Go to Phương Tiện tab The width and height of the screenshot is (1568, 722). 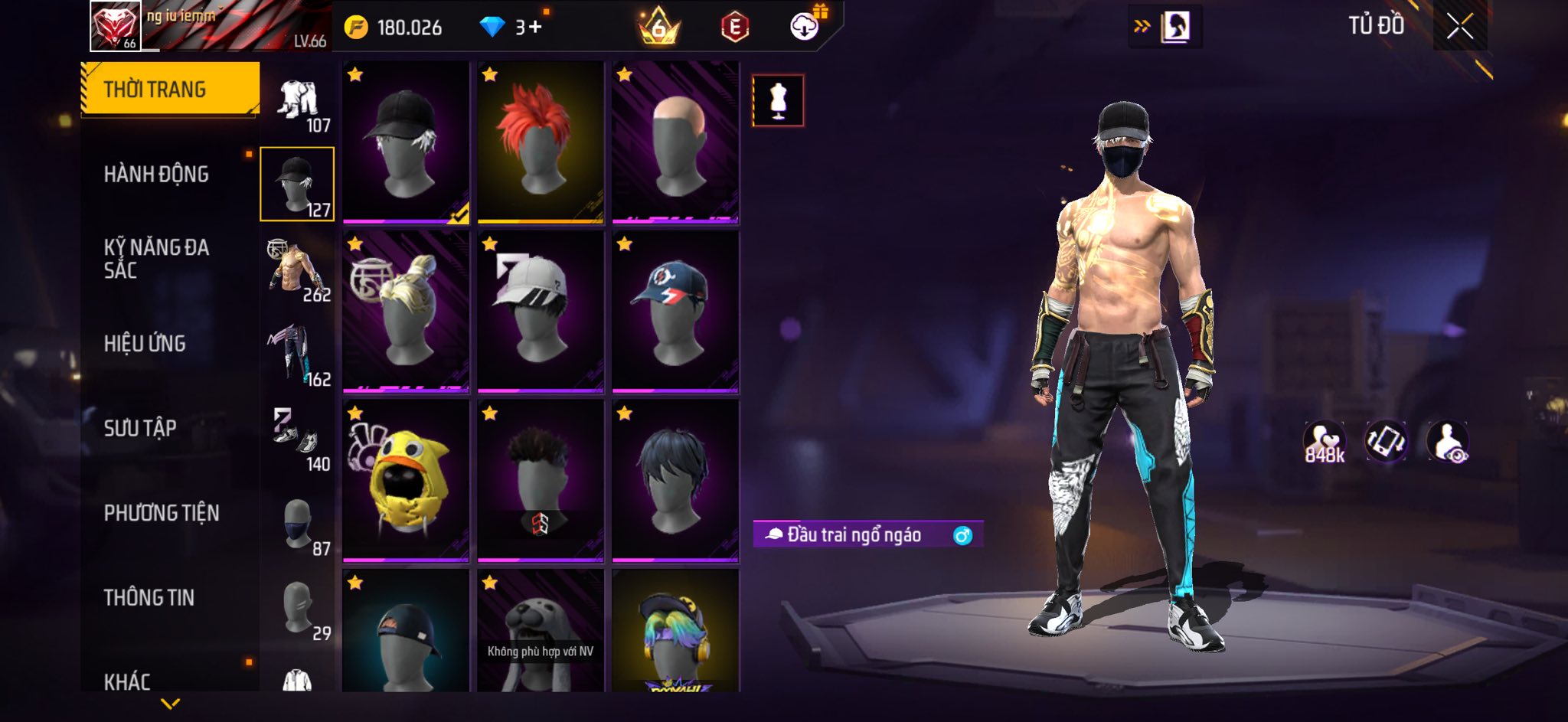click(x=162, y=513)
